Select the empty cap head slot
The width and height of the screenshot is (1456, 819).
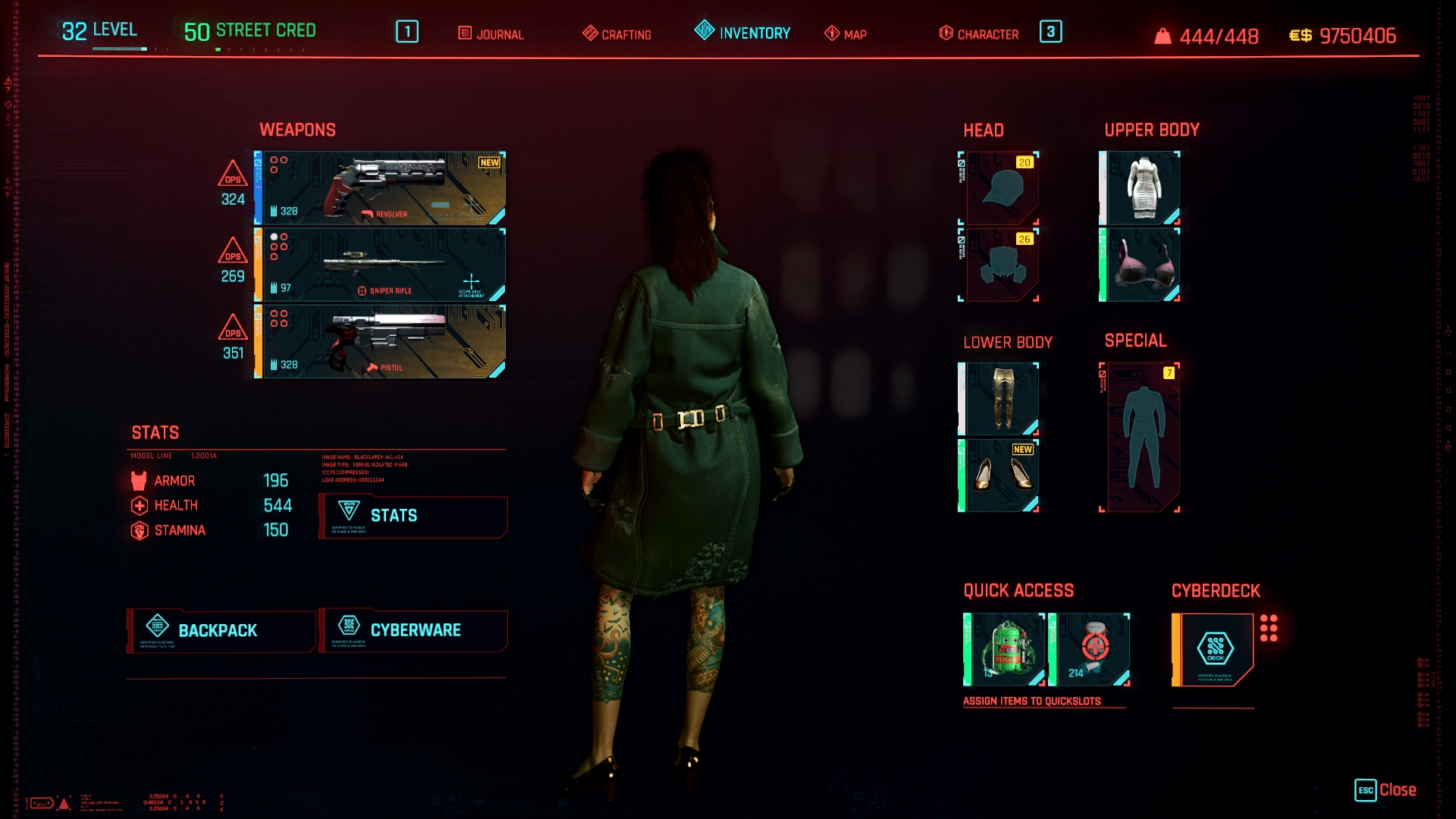point(1001,188)
